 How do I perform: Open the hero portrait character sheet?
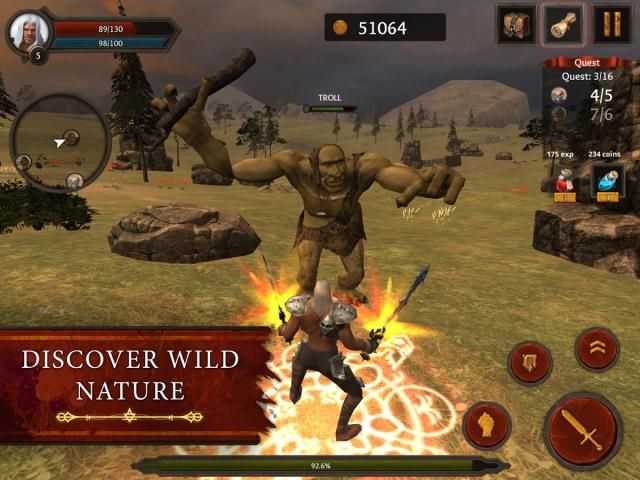pyautogui.click(x=29, y=32)
